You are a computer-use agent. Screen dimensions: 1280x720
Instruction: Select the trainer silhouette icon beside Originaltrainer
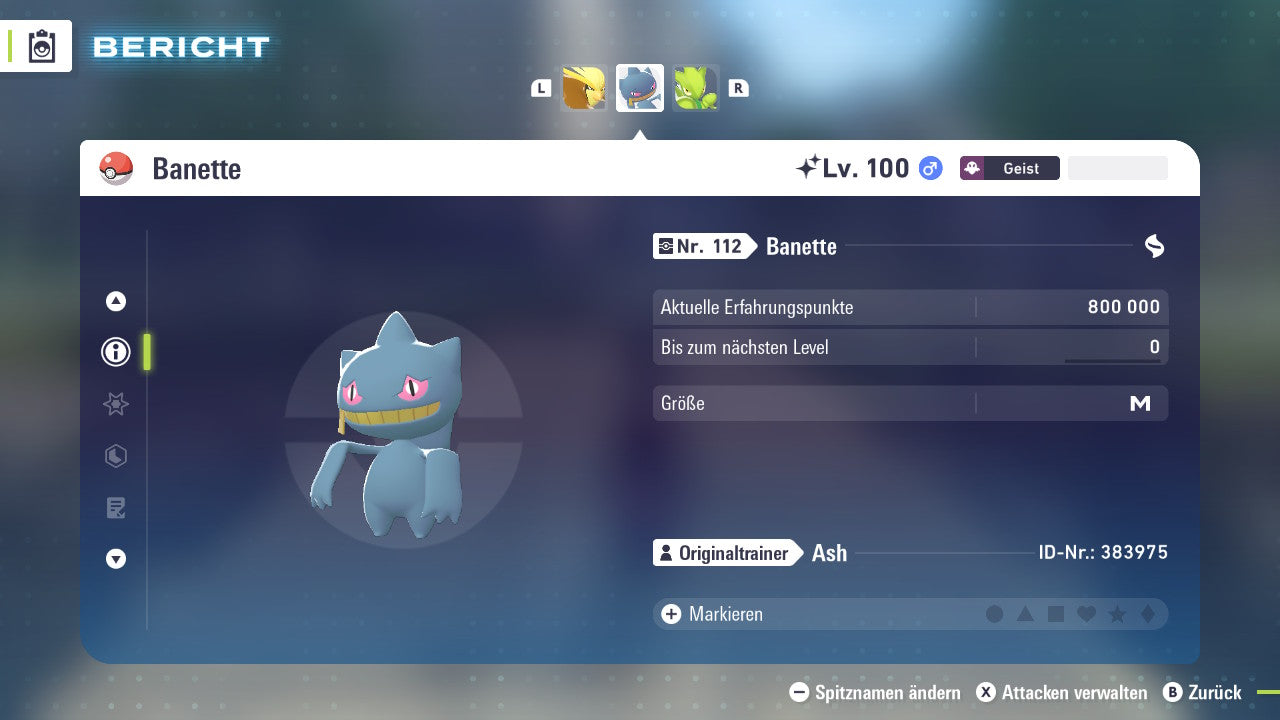click(x=668, y=552)
